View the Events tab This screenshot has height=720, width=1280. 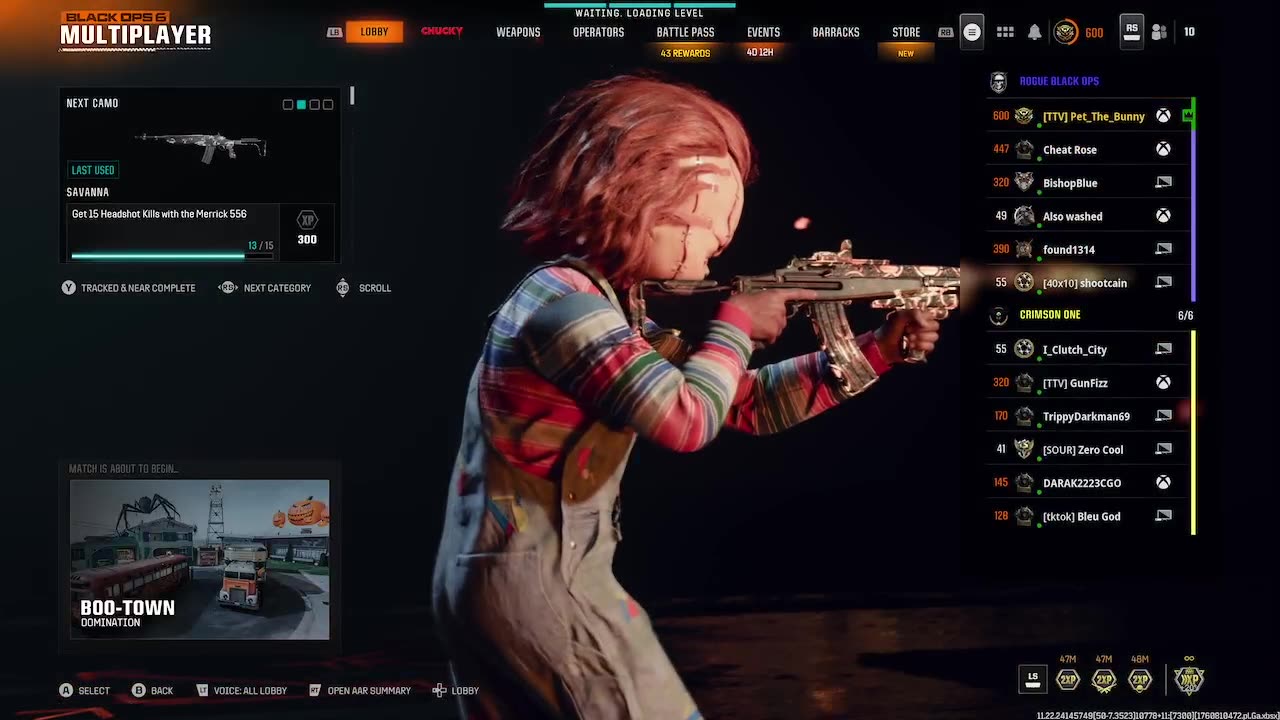click(x=763, y=32)
